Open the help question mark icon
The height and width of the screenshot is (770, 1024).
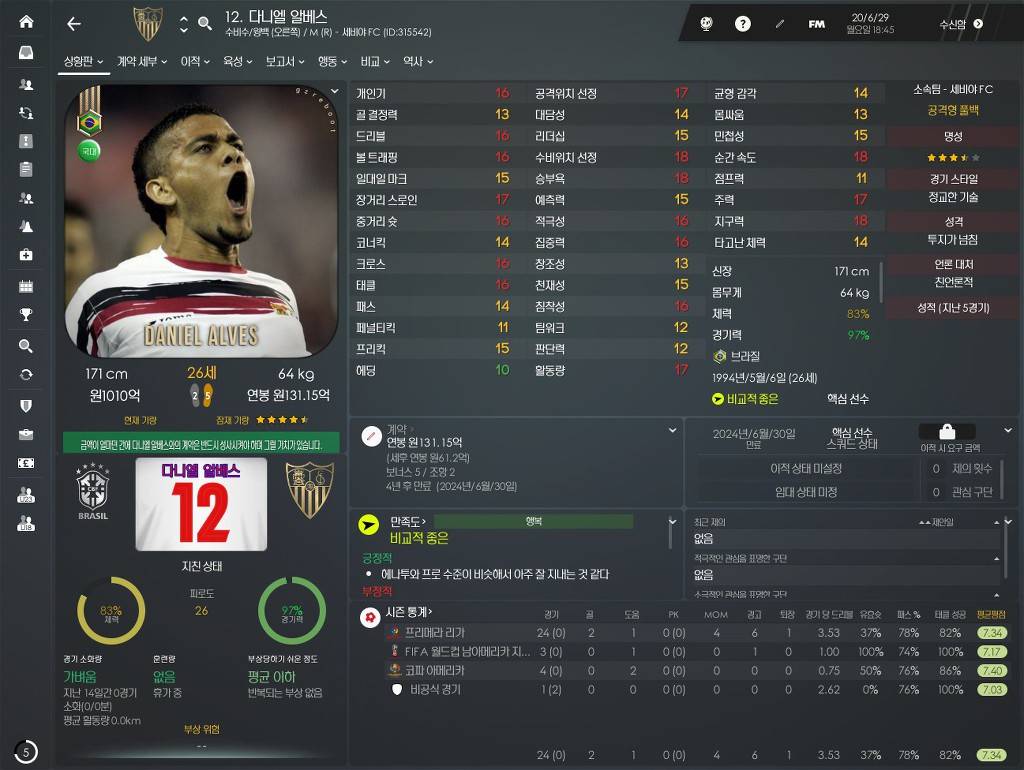click(743, 24)
